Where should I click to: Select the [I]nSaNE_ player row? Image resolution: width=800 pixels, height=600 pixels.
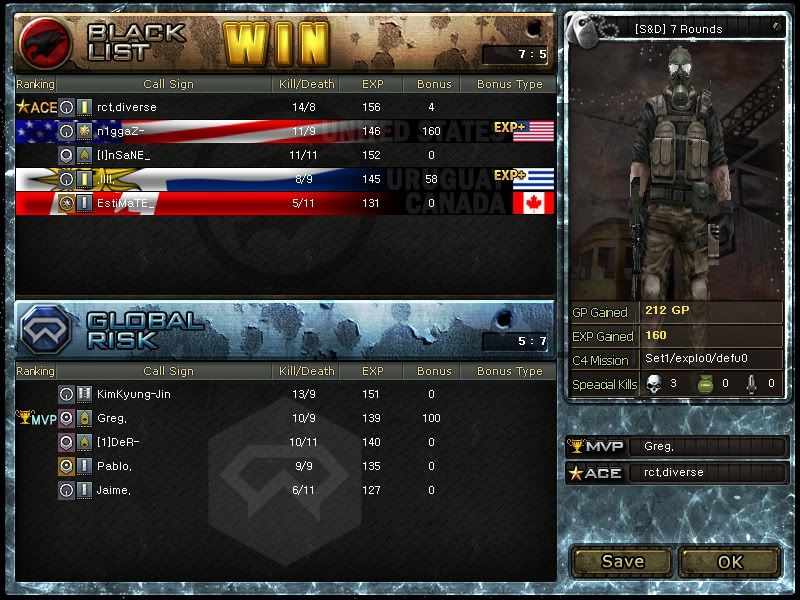[x=123, y=155]
